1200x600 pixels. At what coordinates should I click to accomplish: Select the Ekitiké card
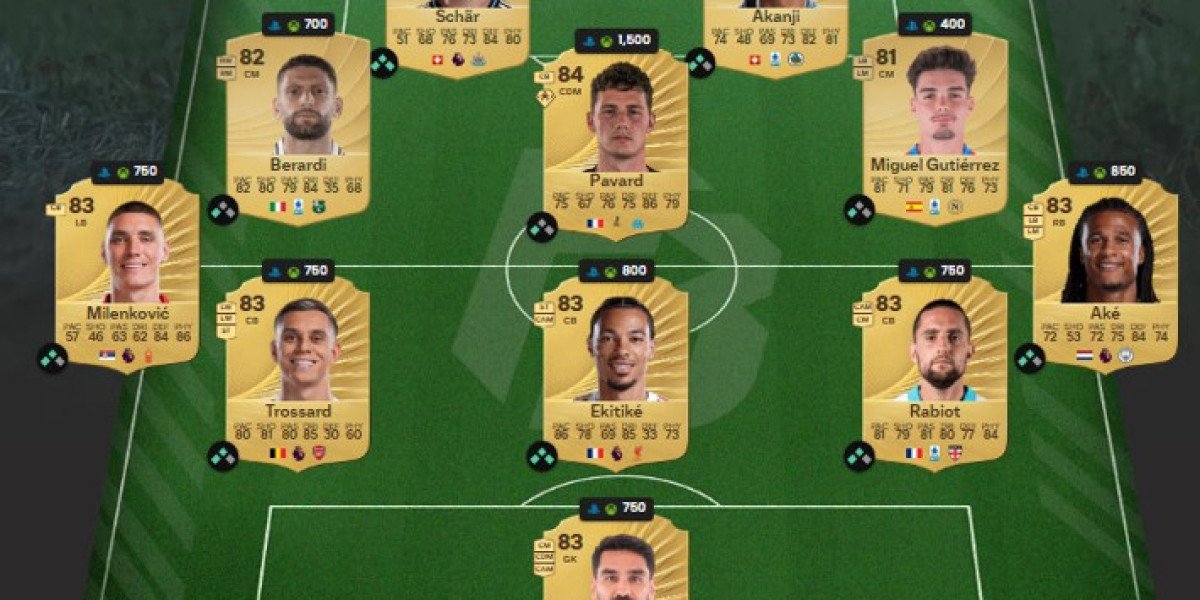(x=615, y=367)
